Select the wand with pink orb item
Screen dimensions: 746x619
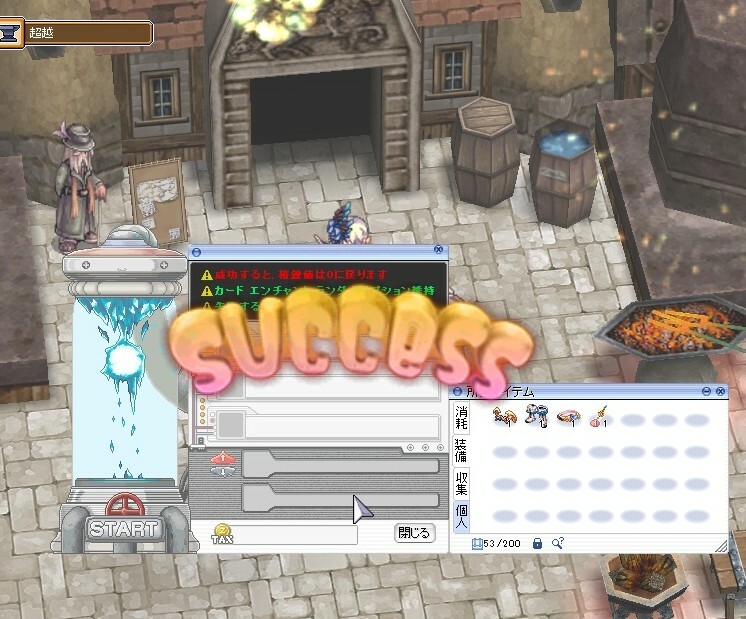[601, 415]
